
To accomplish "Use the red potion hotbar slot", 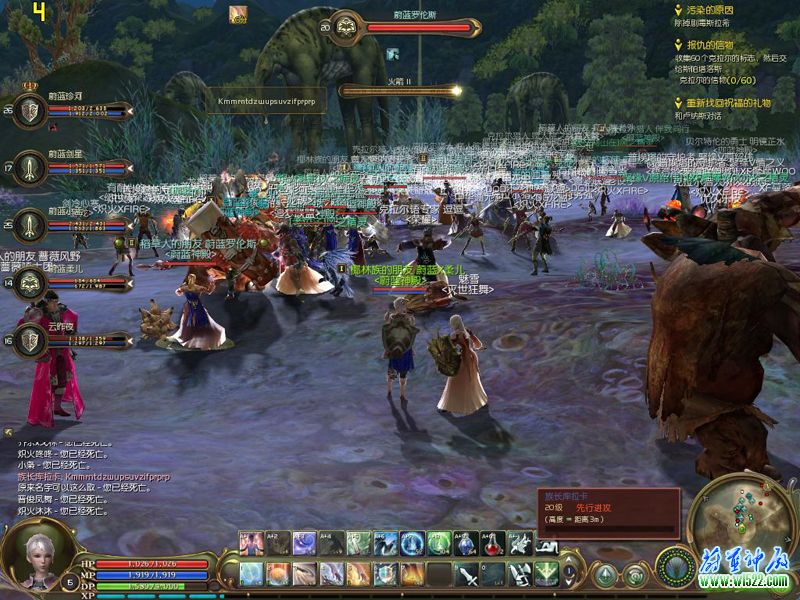I will pos(493,543).
